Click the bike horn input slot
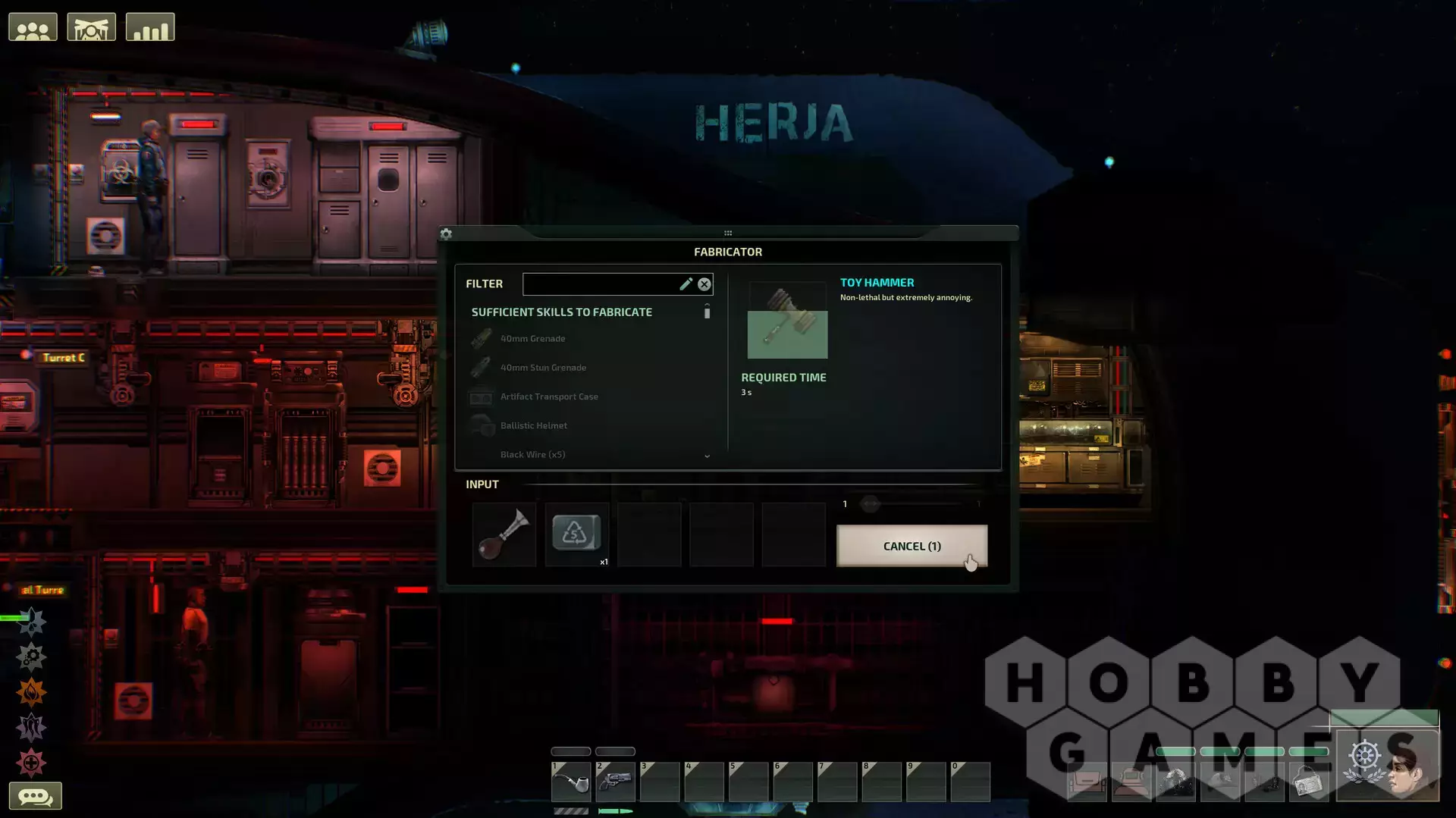Image resolution: width=1456 pixels, height=818 pixels. tap(504, 534)
